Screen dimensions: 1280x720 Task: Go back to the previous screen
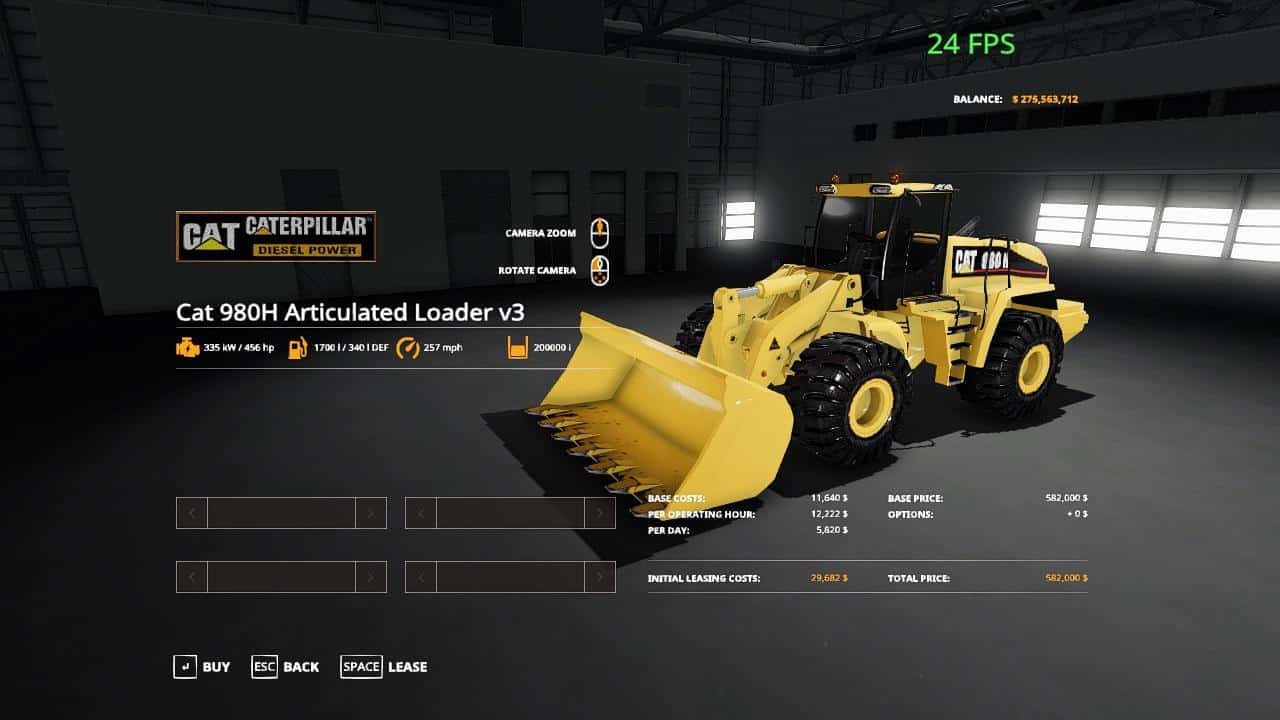click(x=285, y=667)
